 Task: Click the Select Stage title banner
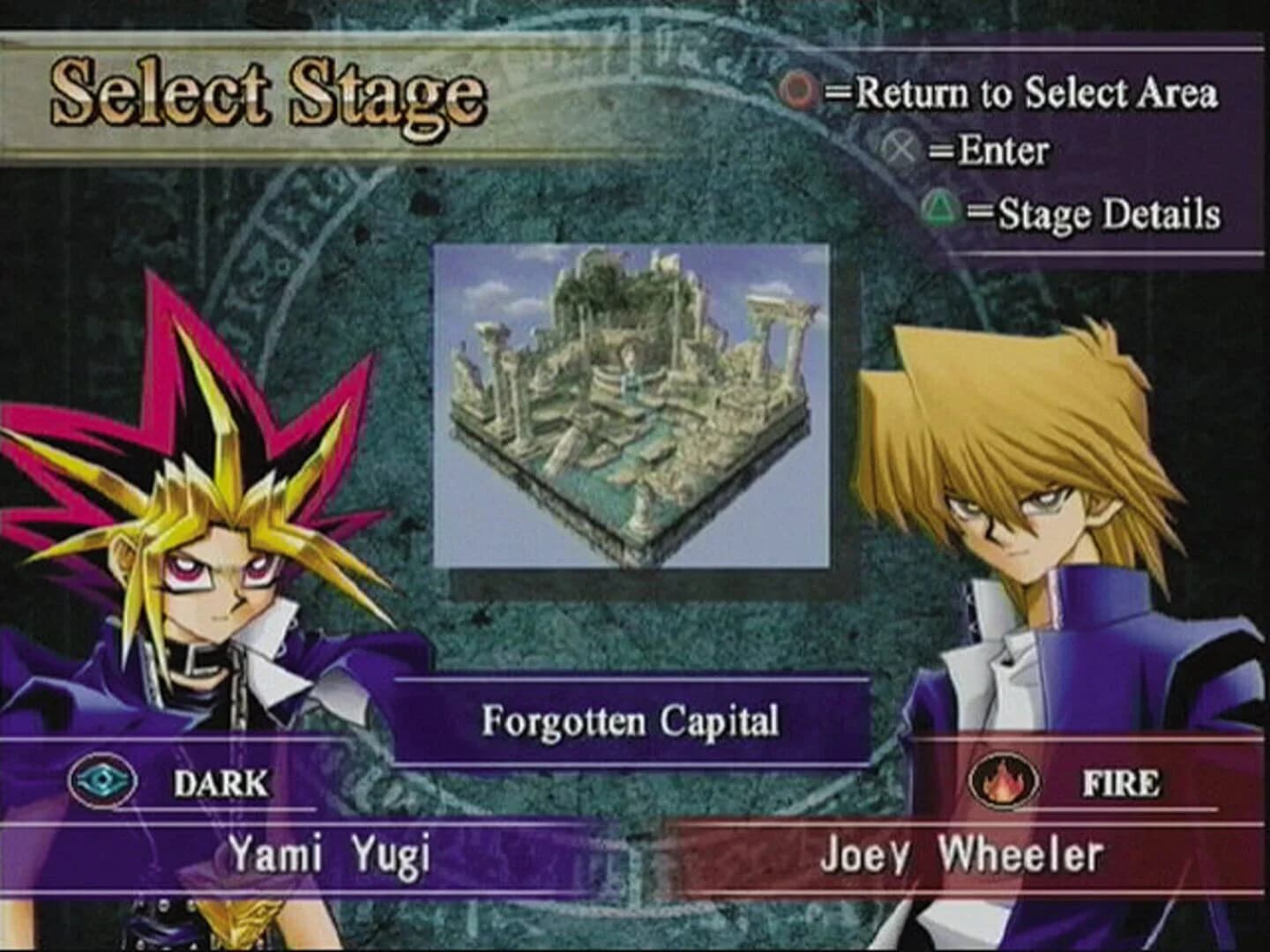coord(265,93)
